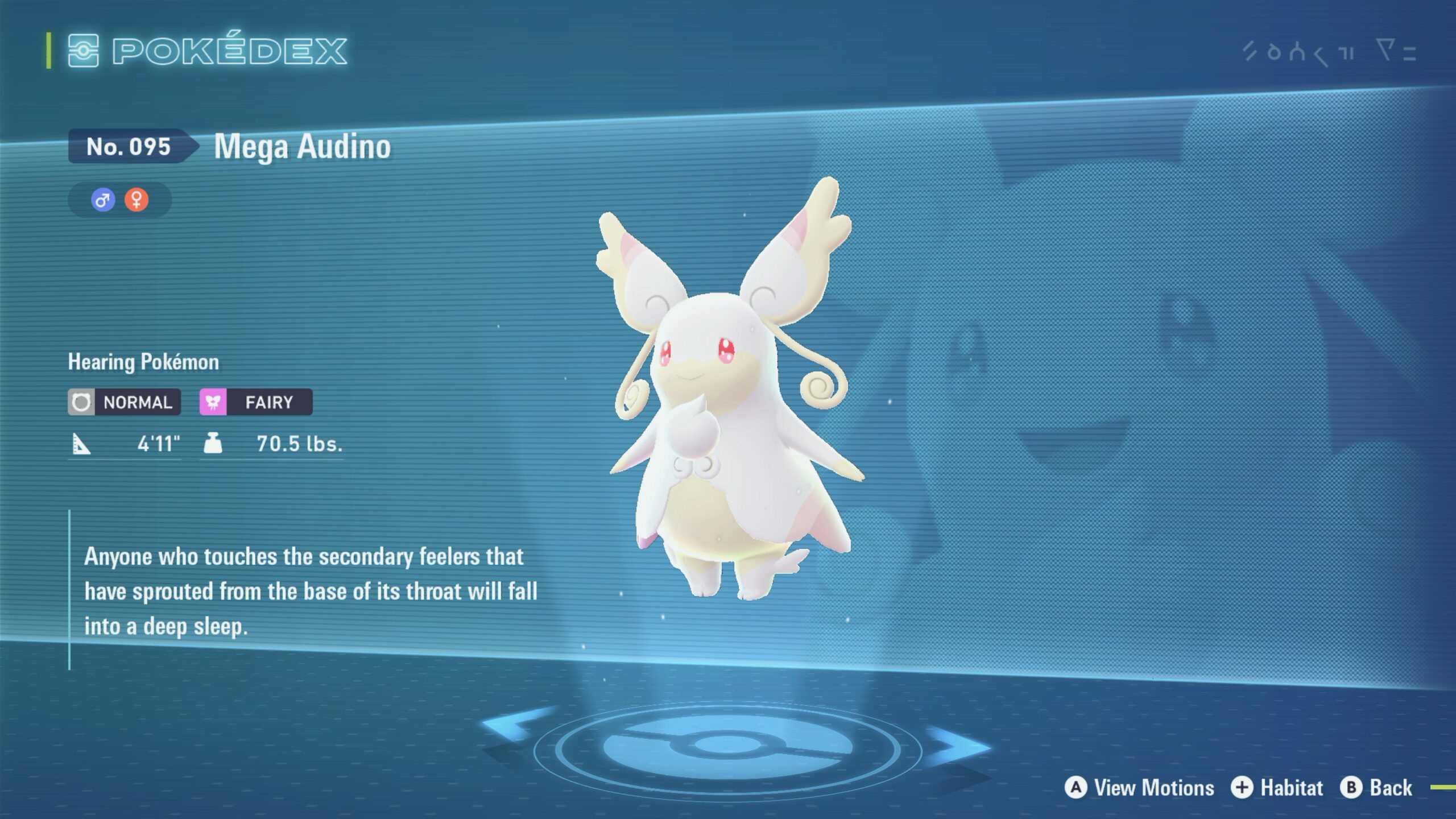Select the female gender icon
This screenshot has height=819, width=1456.
(136, 200)
